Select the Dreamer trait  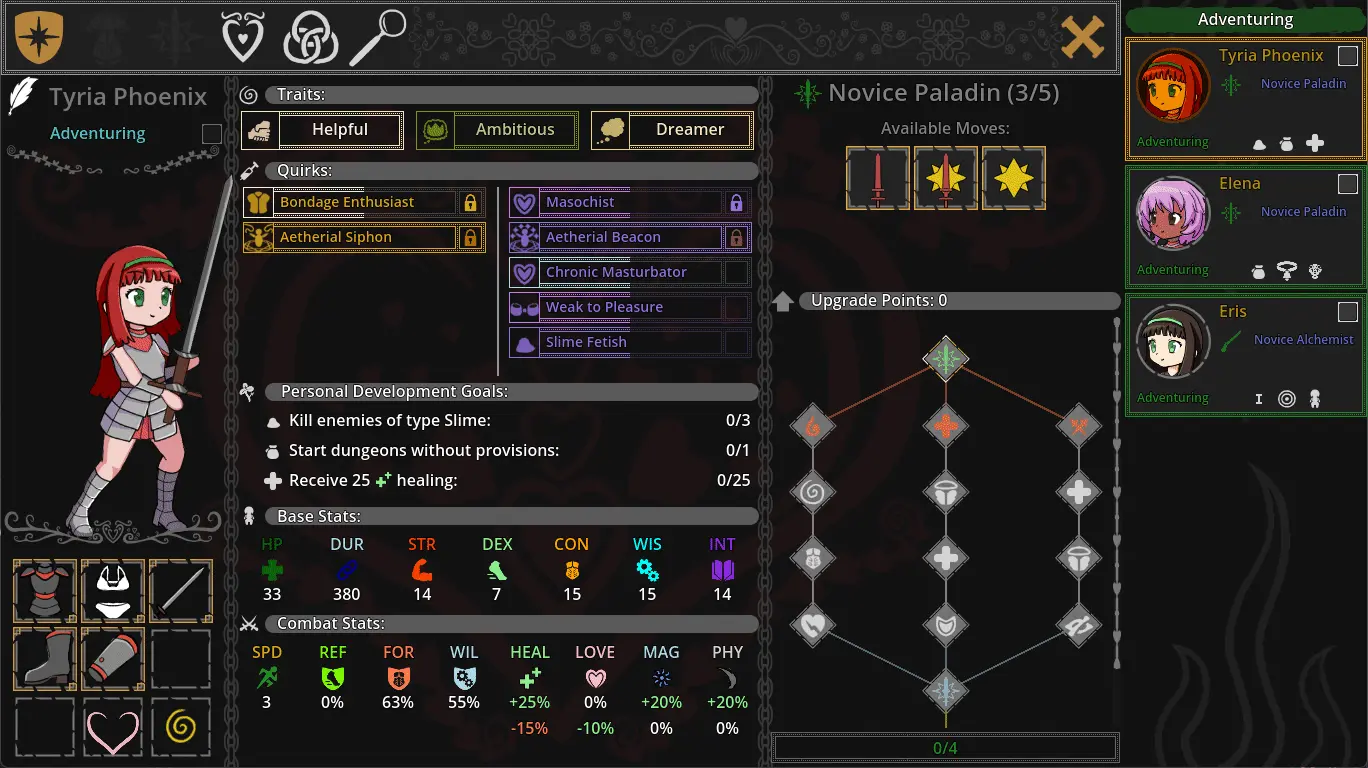672,130
